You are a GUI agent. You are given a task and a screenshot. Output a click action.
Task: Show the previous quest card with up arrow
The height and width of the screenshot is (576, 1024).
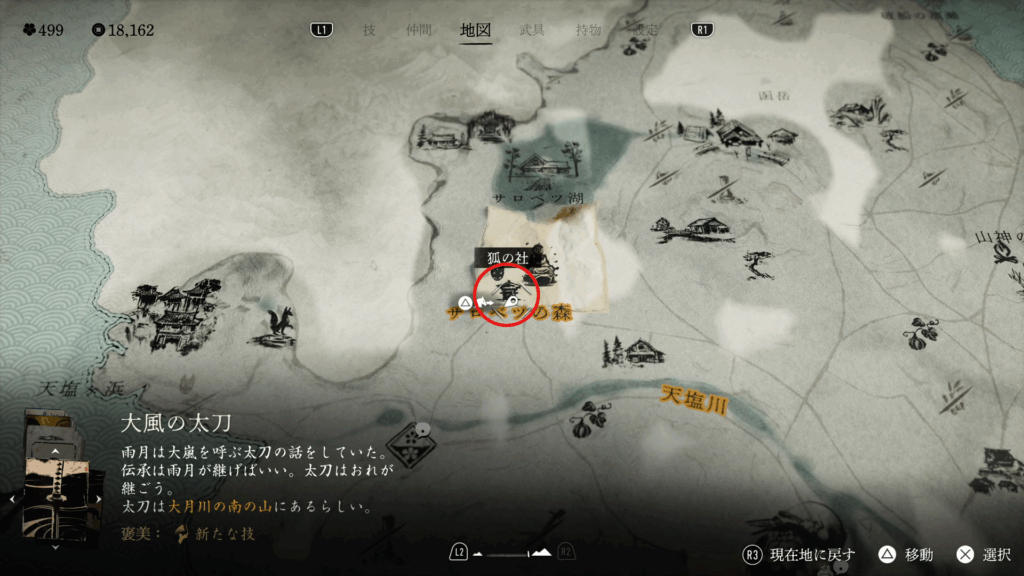(x=56, y=453)
